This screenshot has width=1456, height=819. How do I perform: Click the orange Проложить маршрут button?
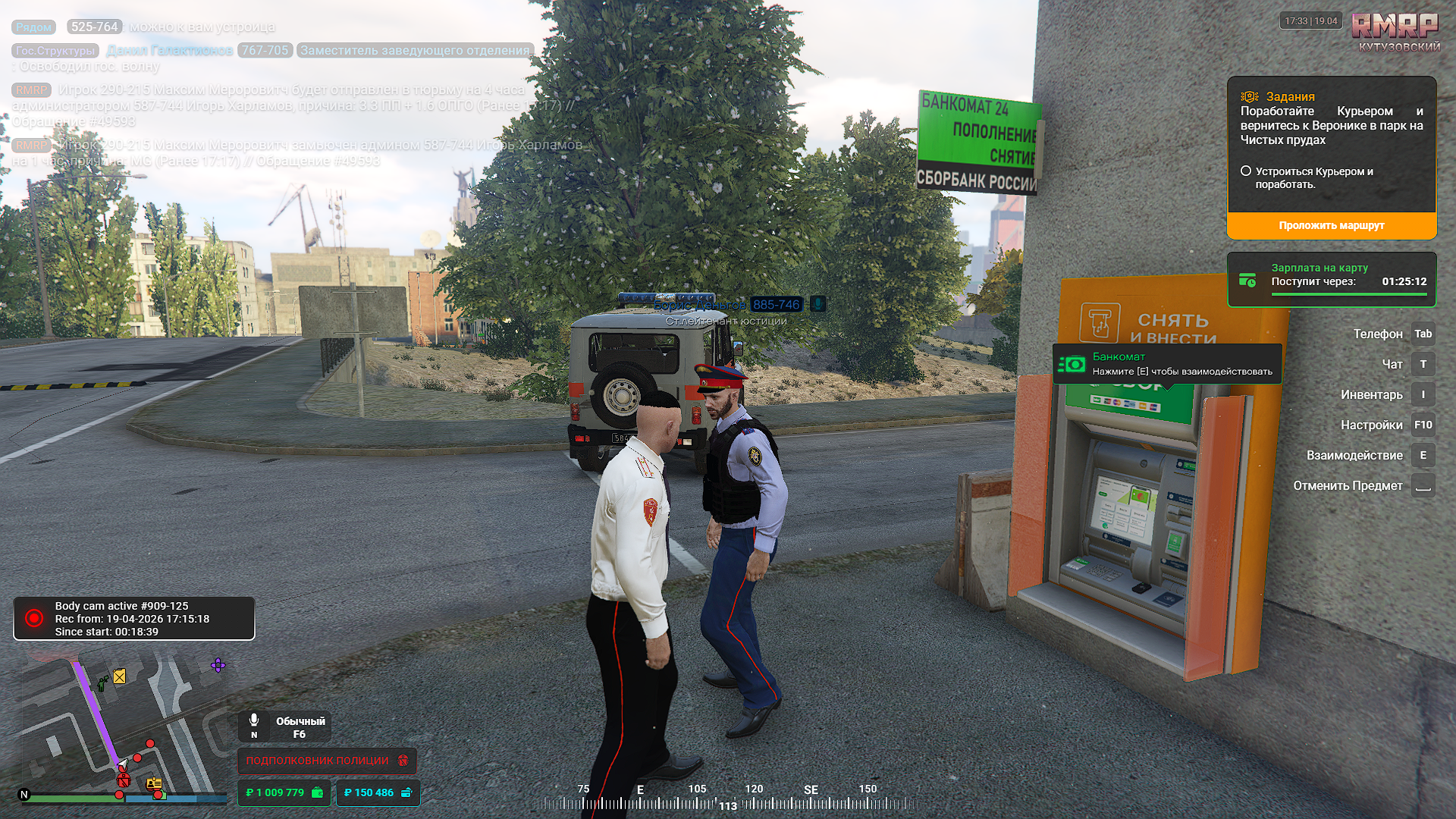tap(1331, 225)
